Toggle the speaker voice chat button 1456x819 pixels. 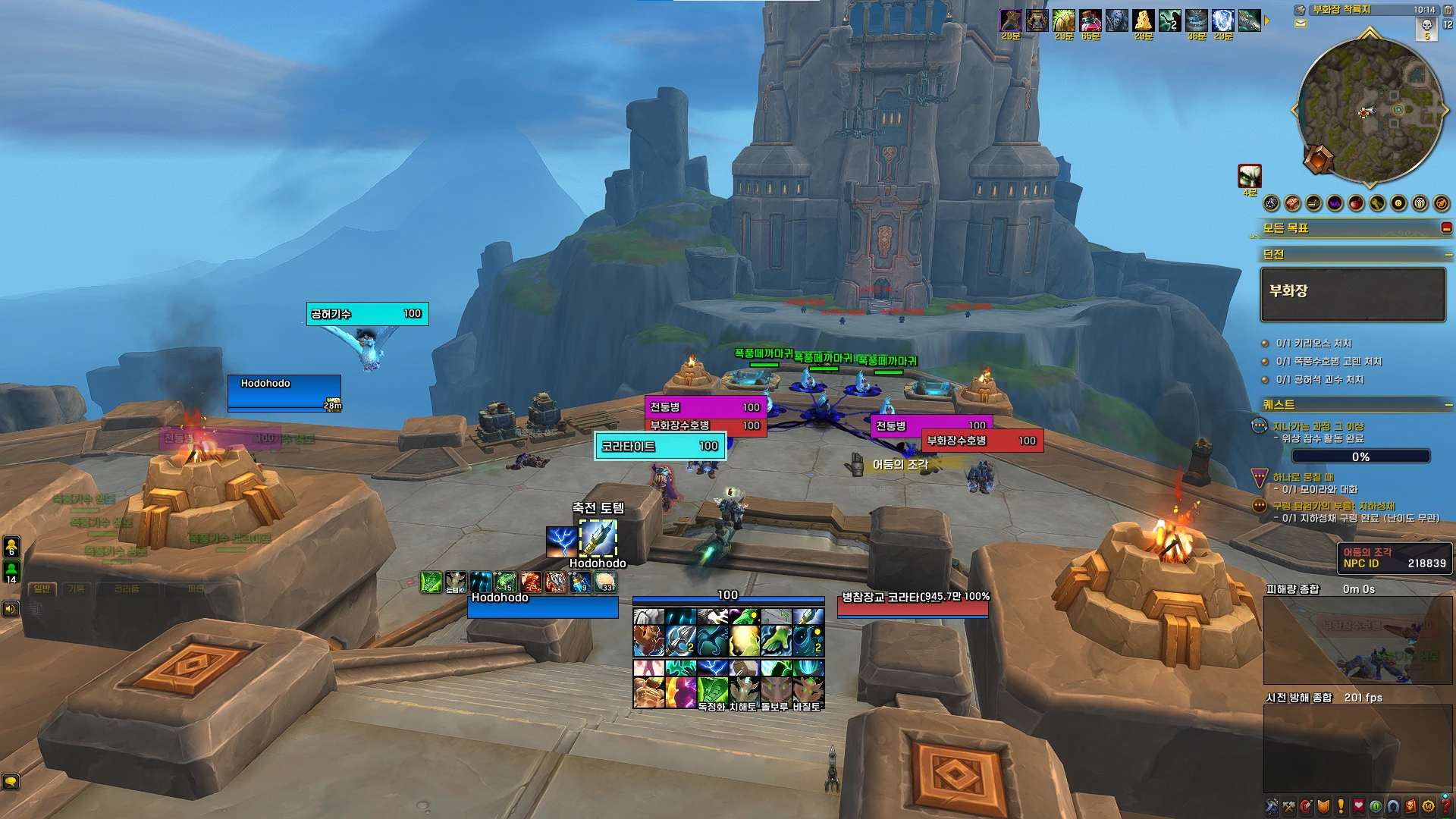[11, 608]
